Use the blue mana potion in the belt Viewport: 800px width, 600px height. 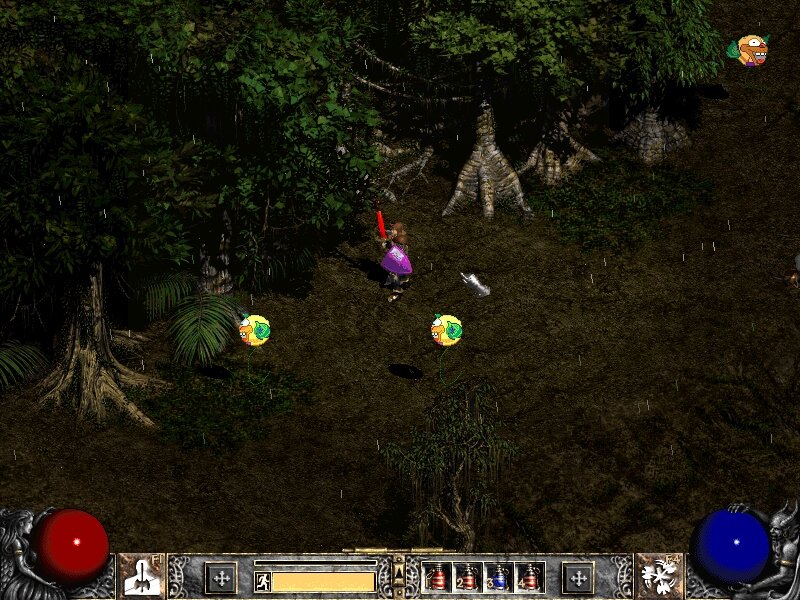pos(498,577)
